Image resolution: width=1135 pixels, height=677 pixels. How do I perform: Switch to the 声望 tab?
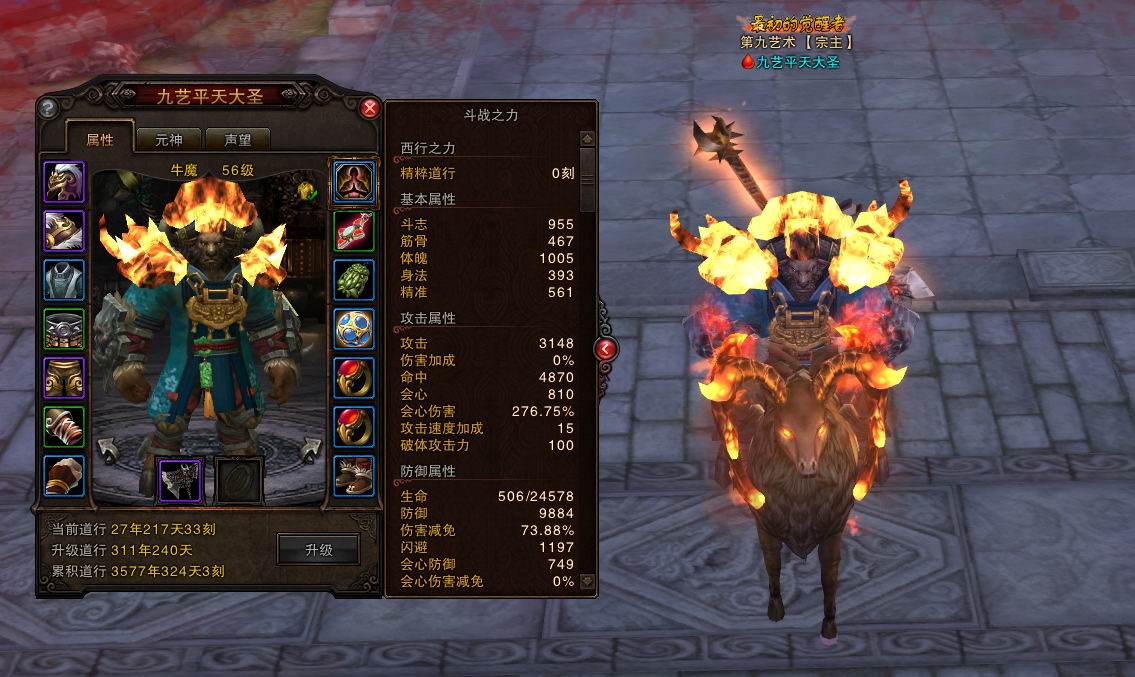(x=237, y=140)
